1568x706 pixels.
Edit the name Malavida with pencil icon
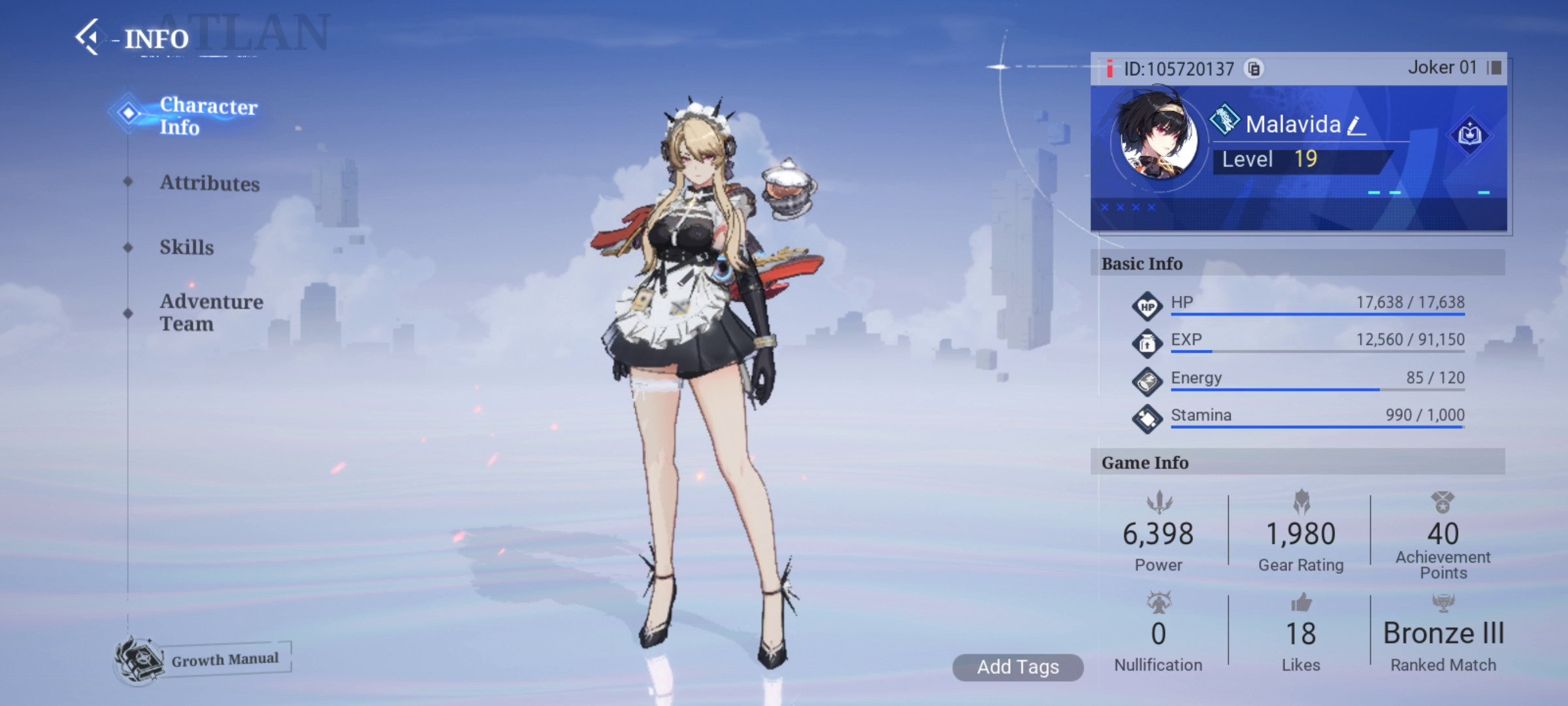pyautogui.click(x=1357, y=125)
